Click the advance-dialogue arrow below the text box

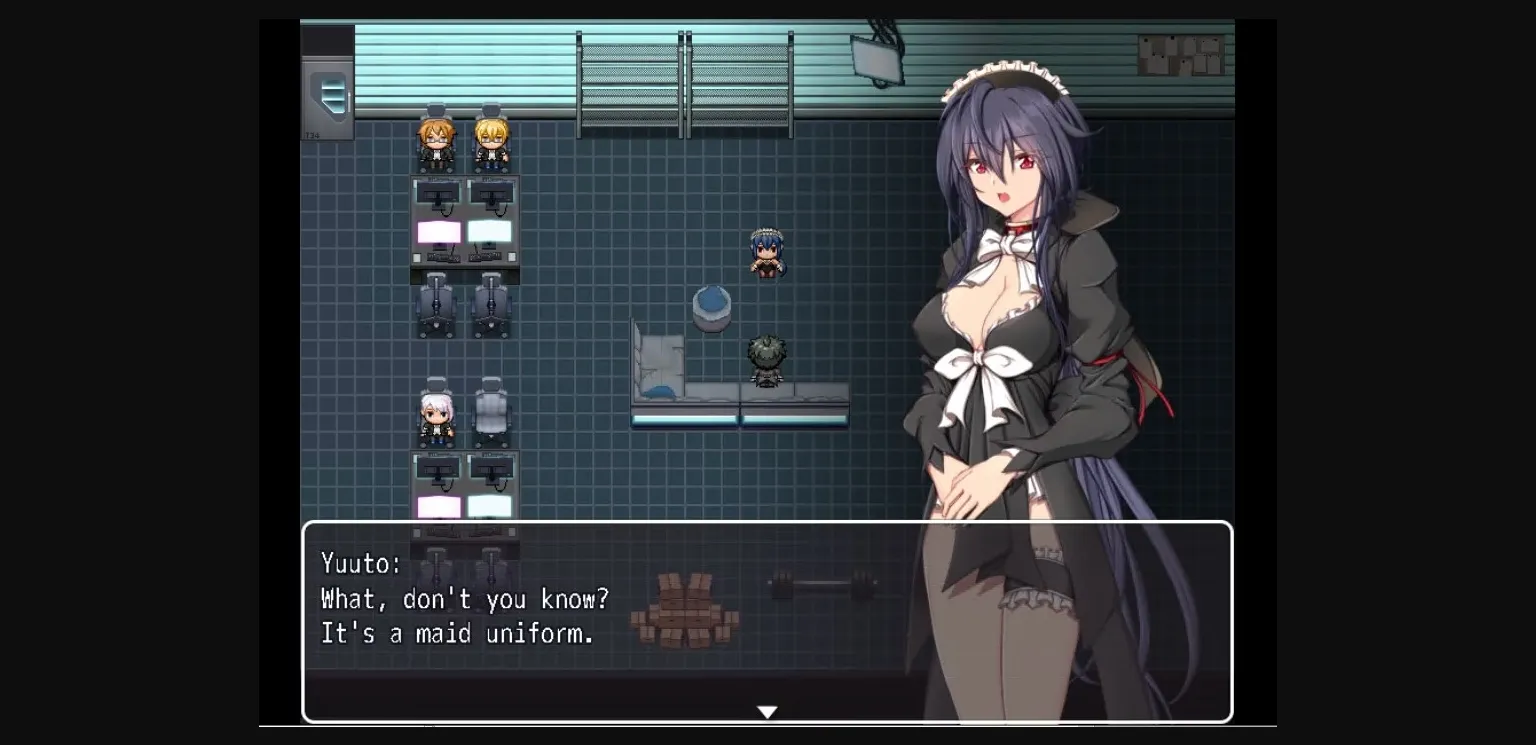click(x=767, y=711)
